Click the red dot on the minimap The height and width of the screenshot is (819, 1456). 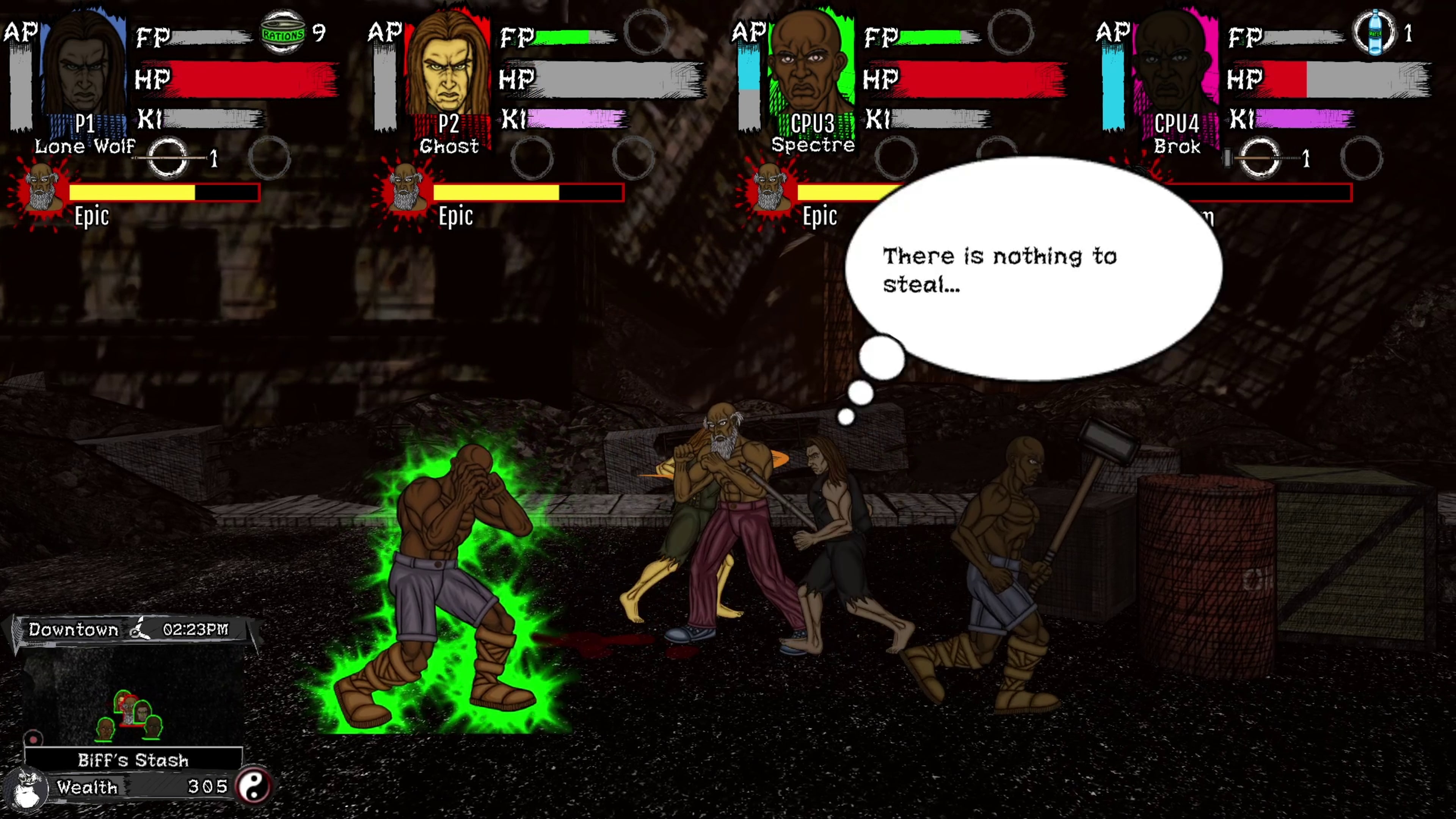(x=33, y=739)
